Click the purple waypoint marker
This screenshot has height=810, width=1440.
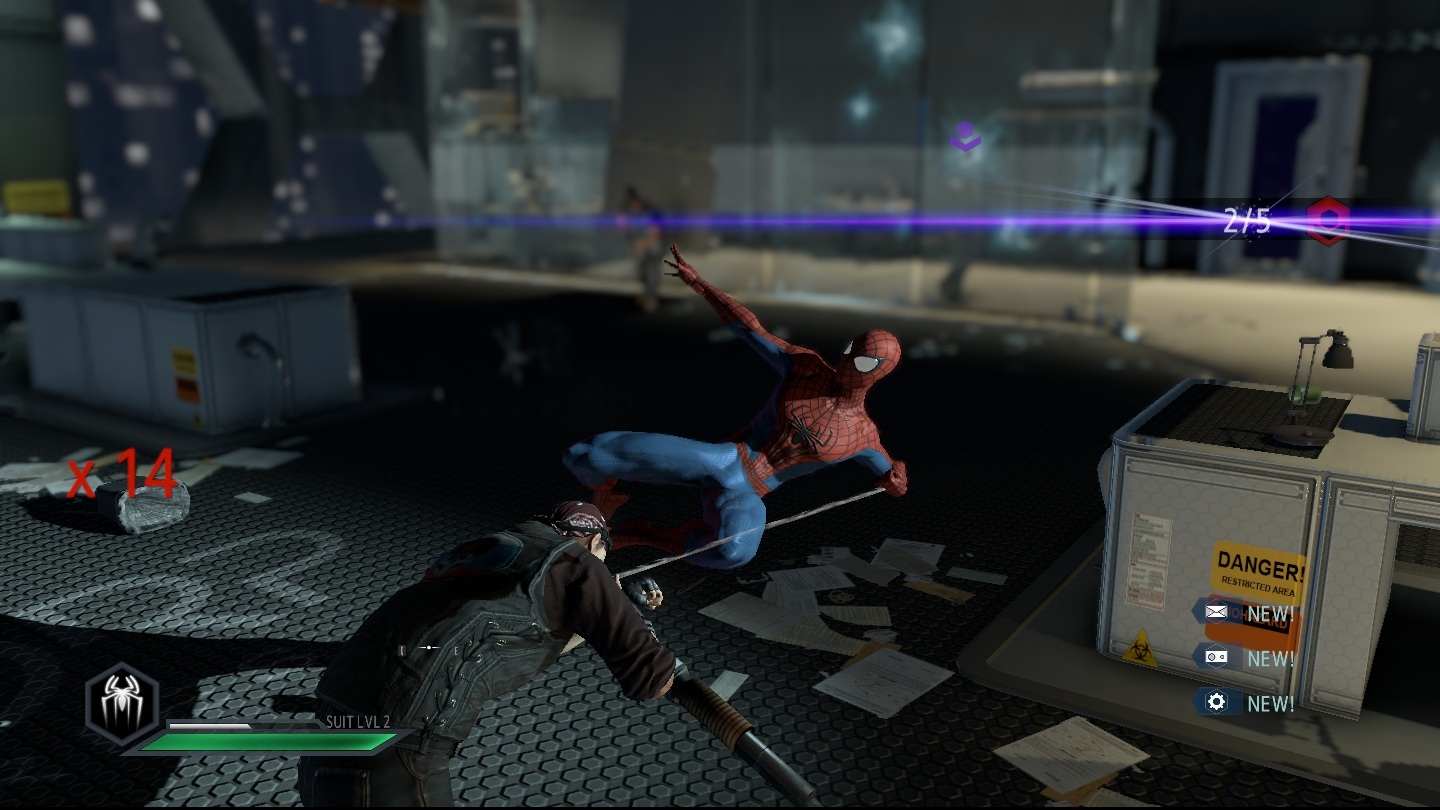point(965,136)
